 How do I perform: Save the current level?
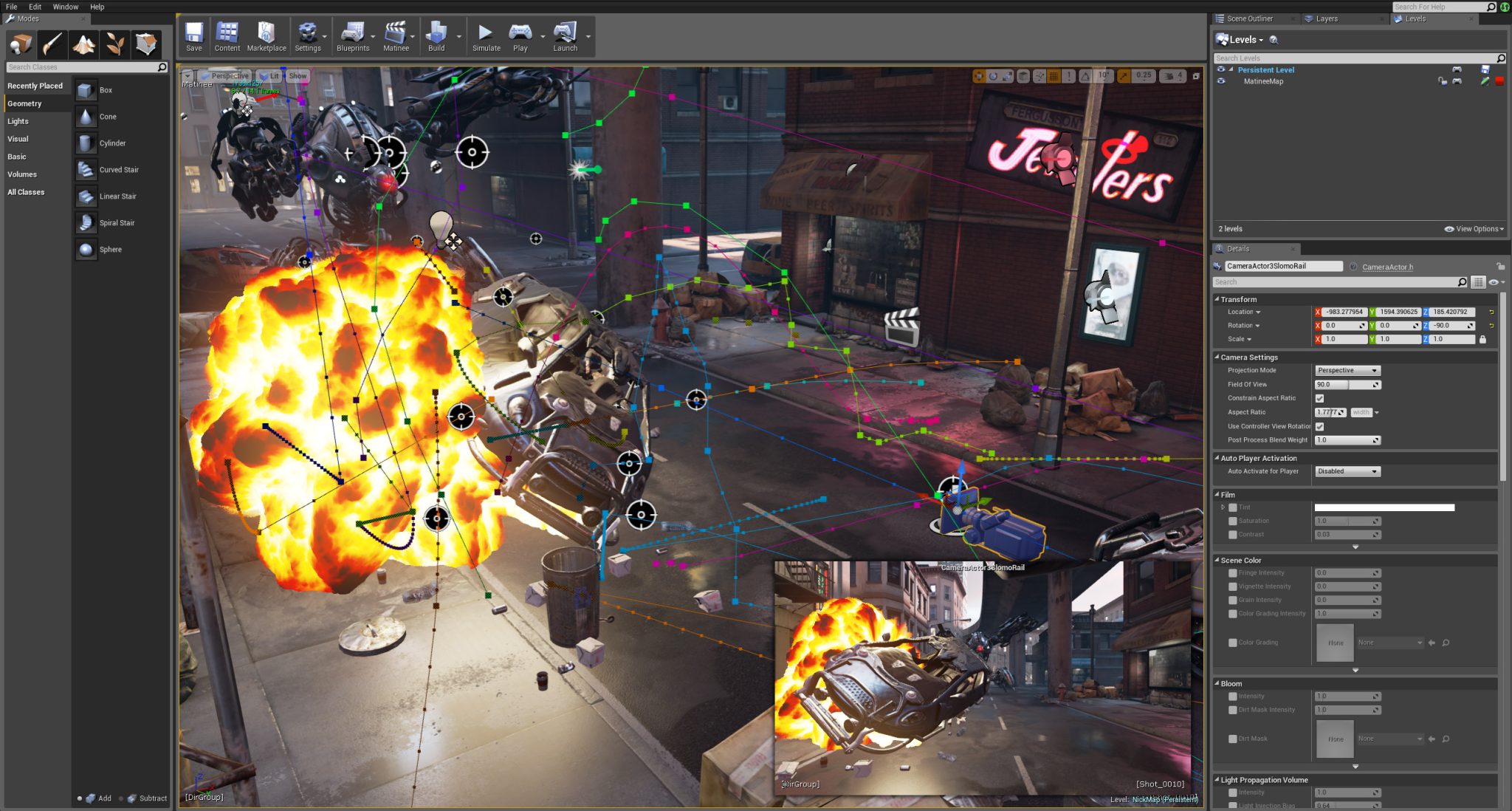193,37
